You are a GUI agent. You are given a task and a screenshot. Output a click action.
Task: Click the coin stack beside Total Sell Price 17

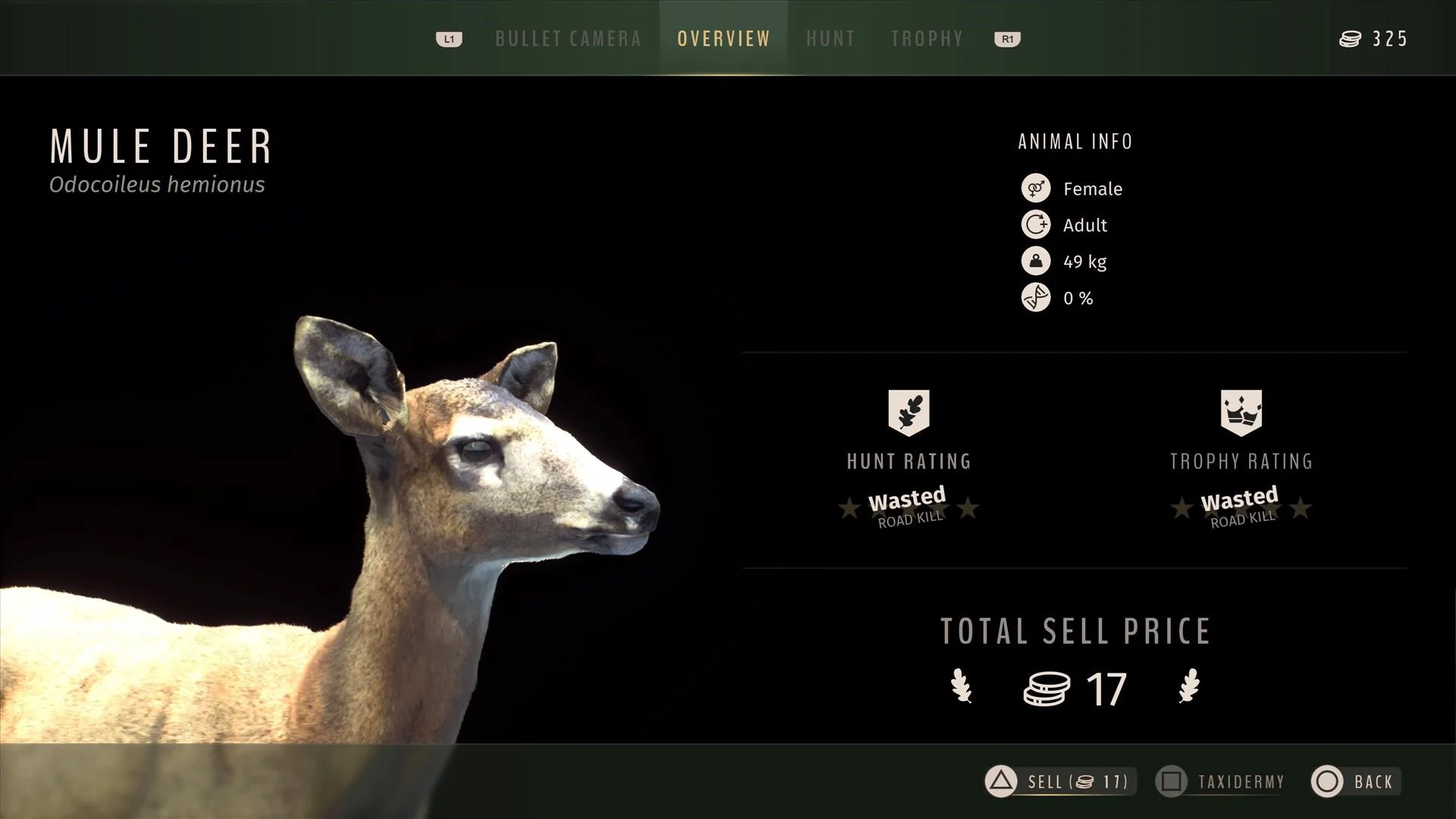[1048, 689]
